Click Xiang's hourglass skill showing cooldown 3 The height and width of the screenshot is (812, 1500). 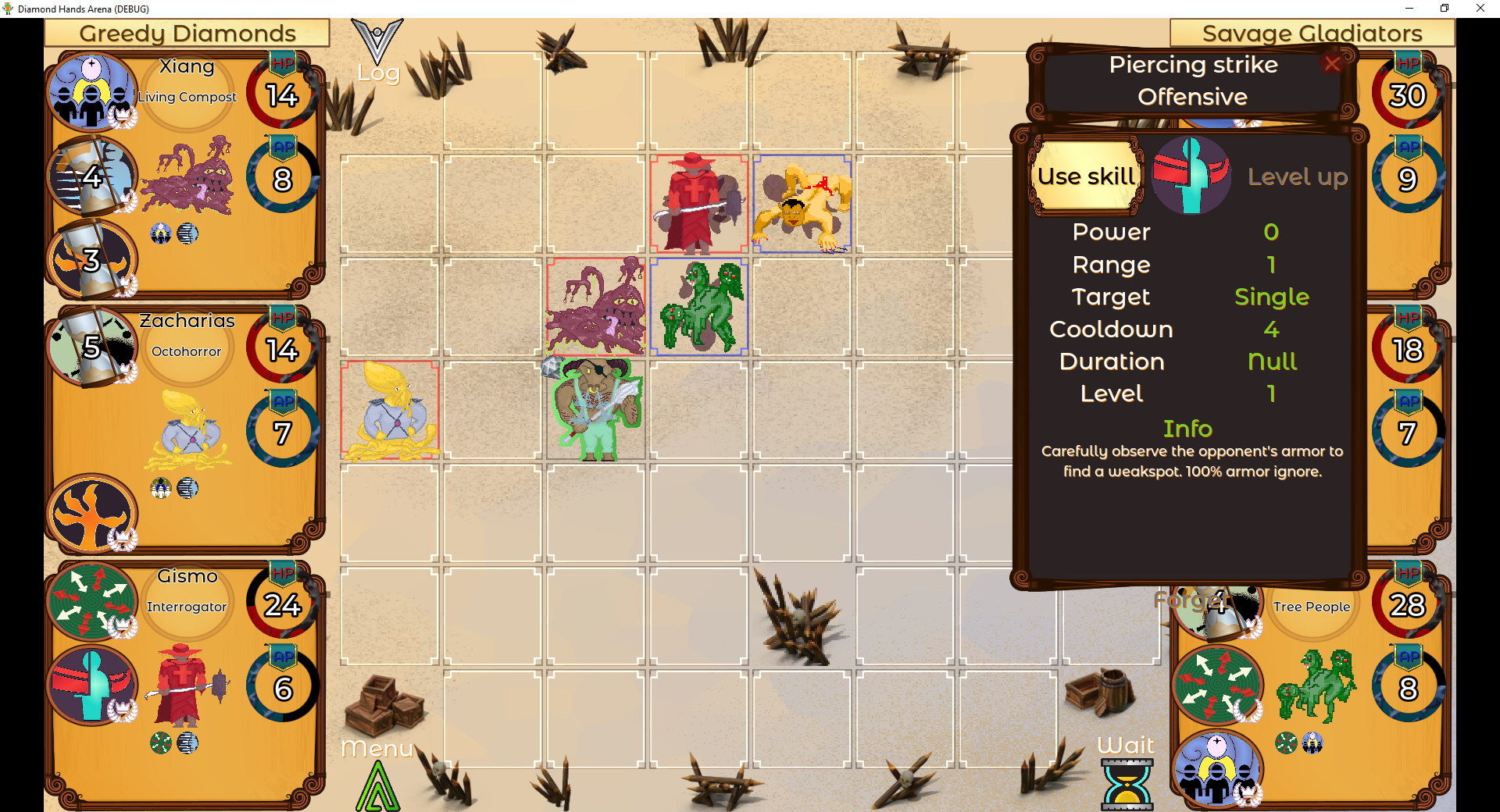tap(92, 258)
